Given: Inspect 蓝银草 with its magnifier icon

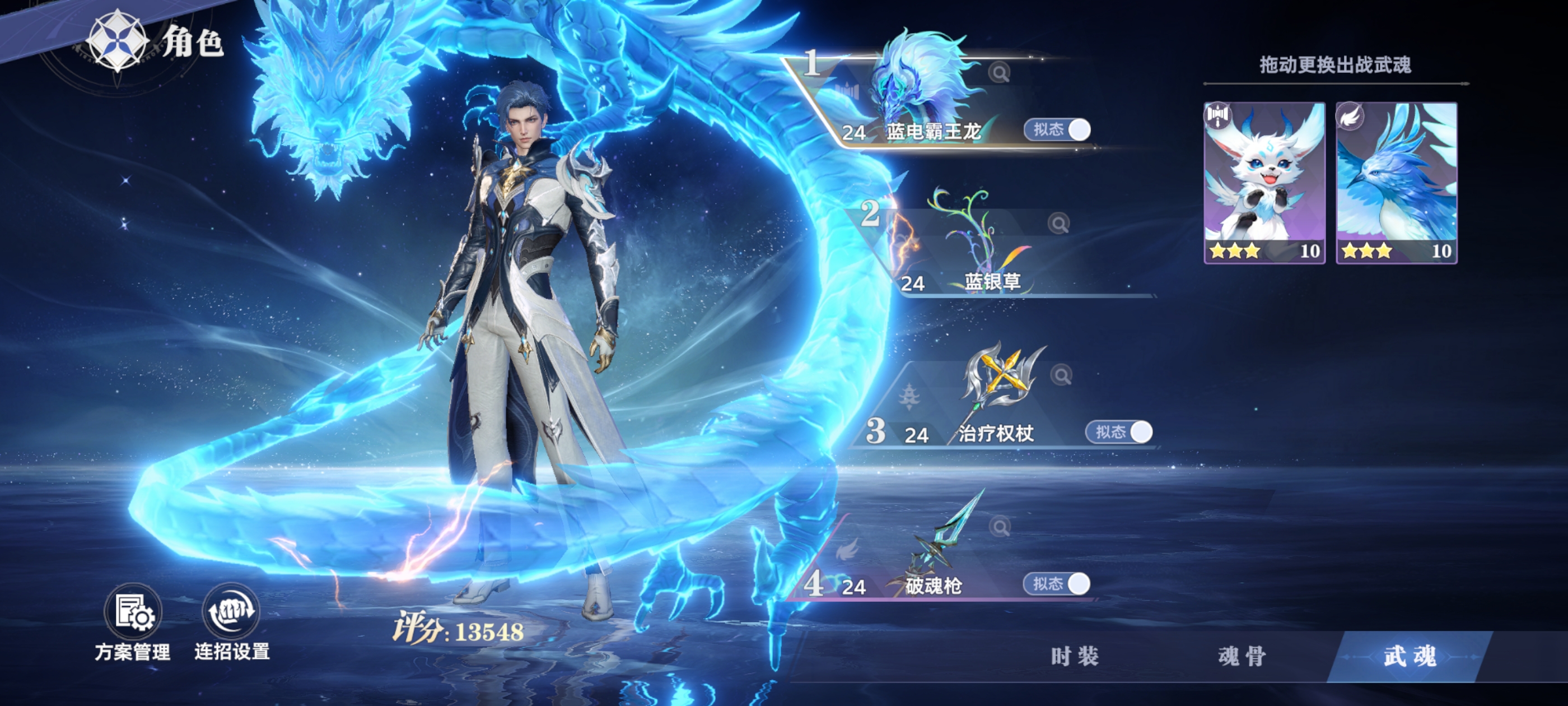Looking at the screenshot, I should click(1059, 224).
